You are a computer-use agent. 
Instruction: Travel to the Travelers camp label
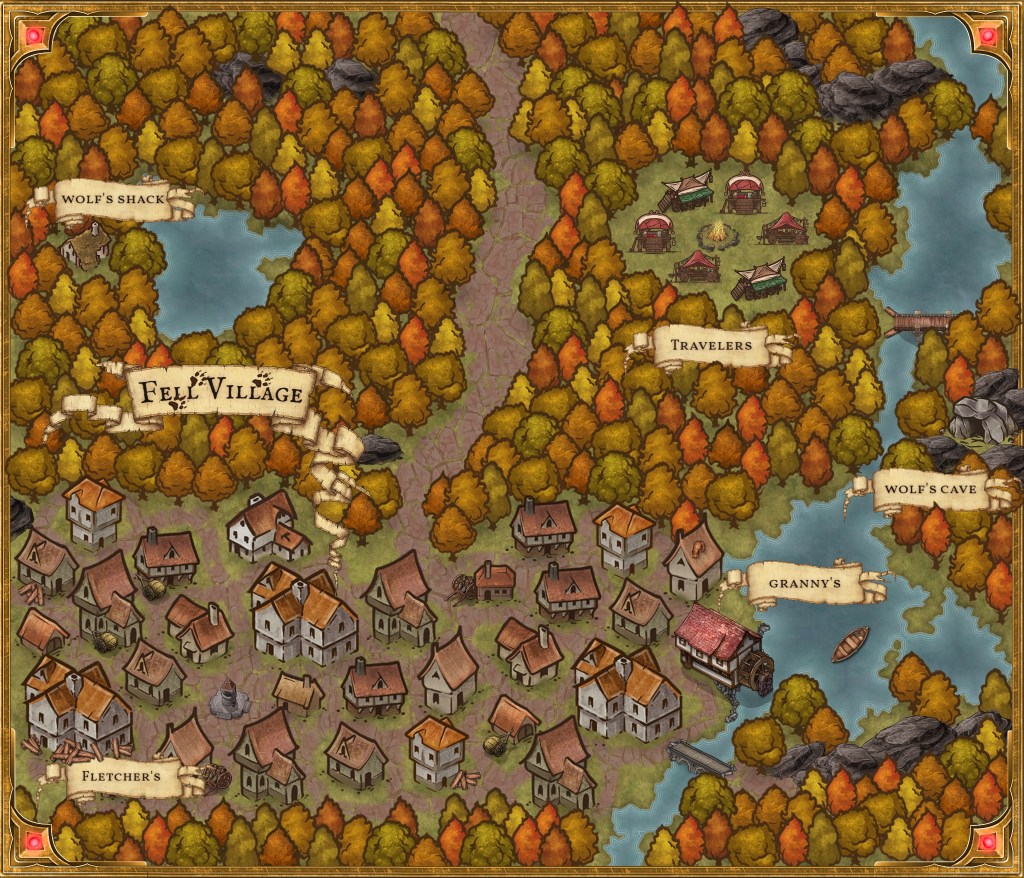pyautogui.click(x=711, y=346)
